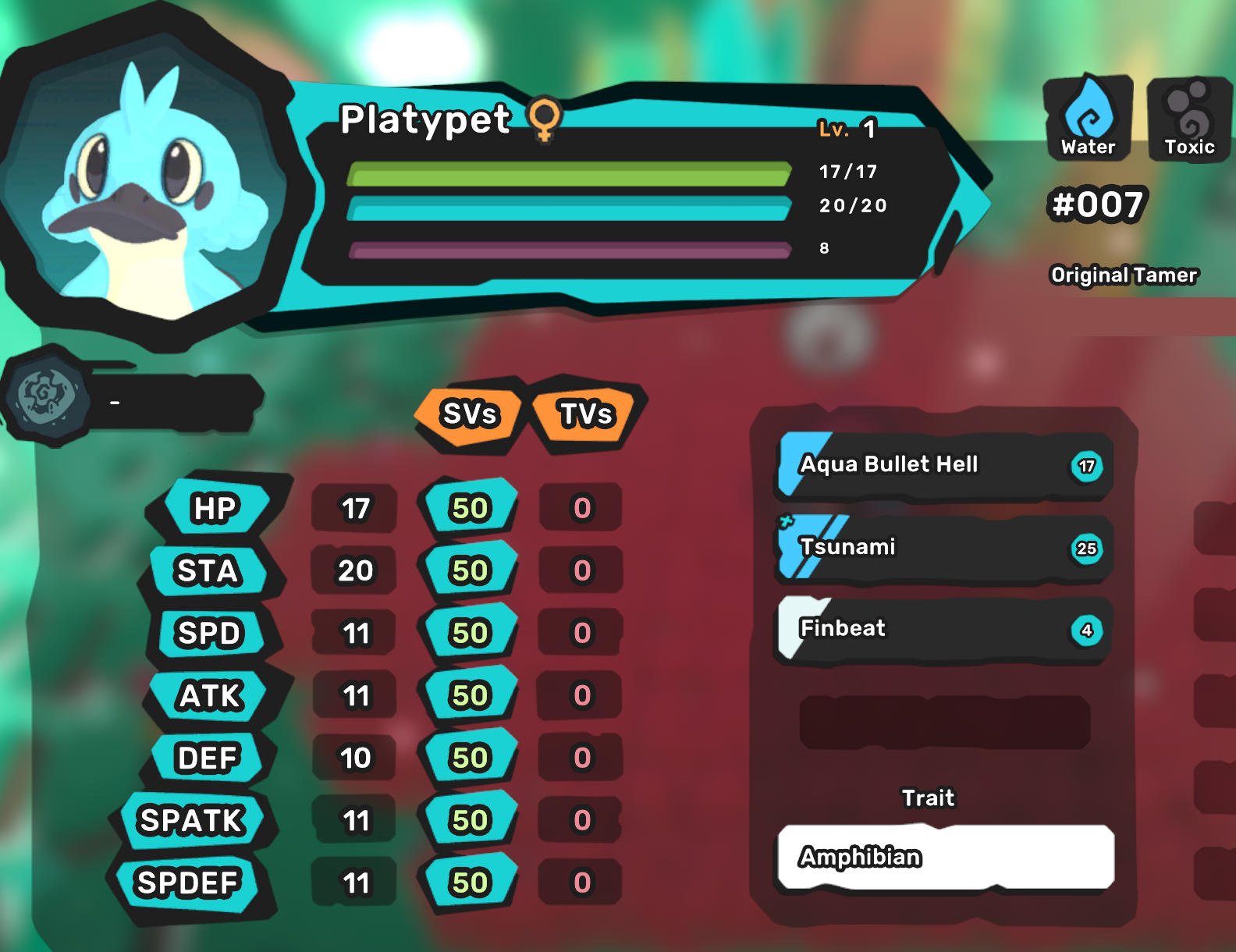Screen dimensions: 1236x952
Task: Click the SPATK stat label
Action: [192, 821]
